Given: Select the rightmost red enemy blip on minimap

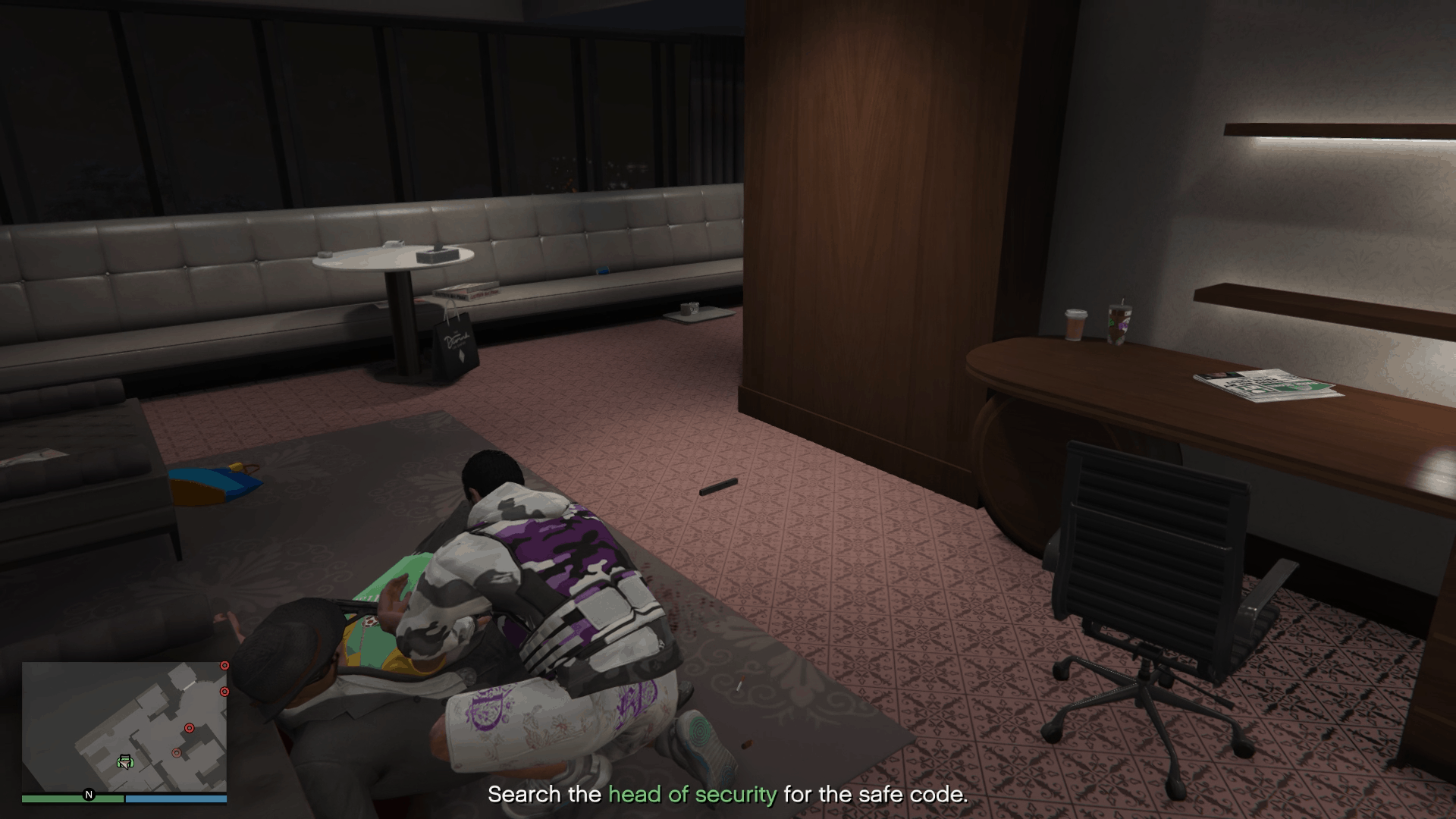Looking at the screenshot, I should point(224,692).
